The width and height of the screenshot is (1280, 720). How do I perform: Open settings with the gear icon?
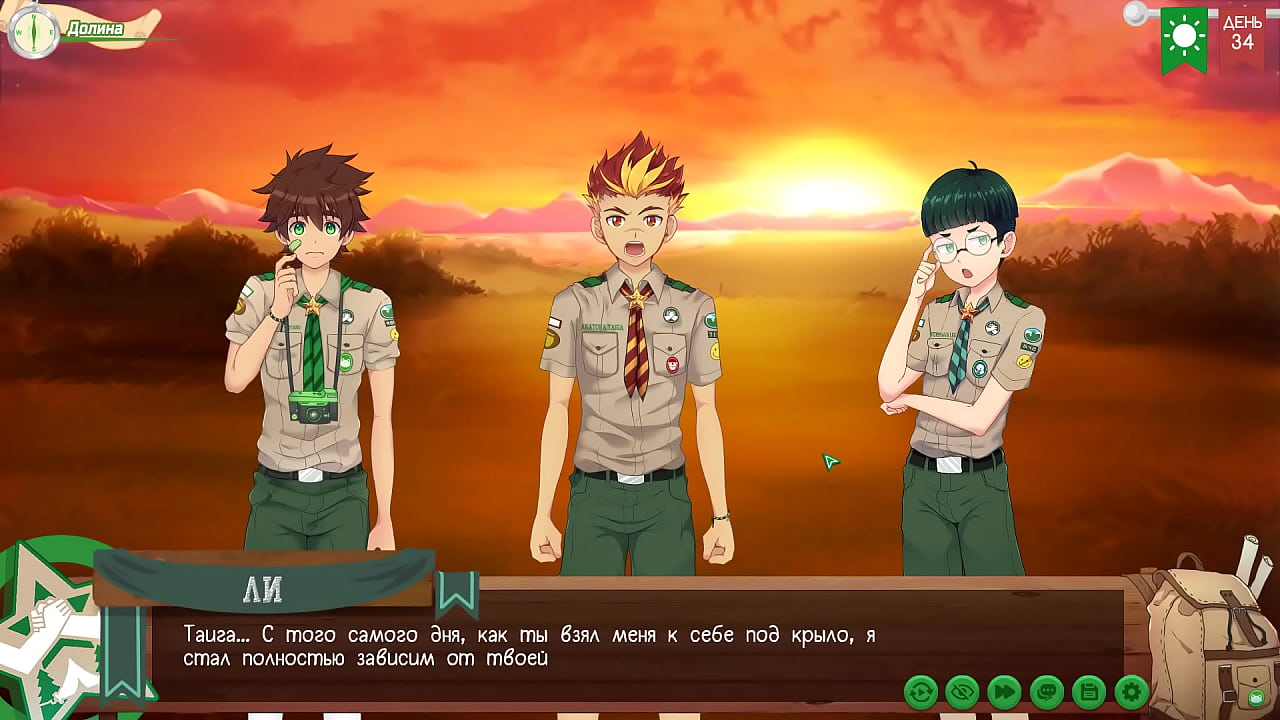click(x=1131, y=691)
